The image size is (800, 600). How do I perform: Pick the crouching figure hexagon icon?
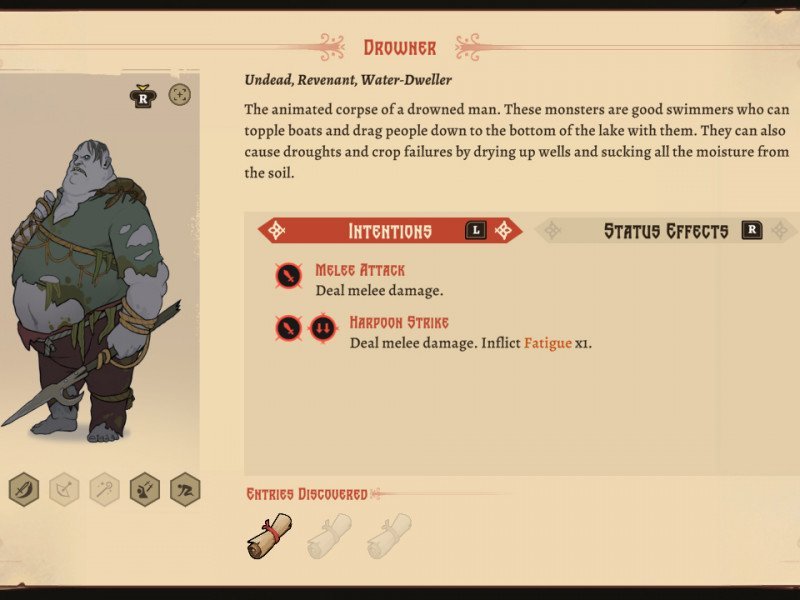[x=184, y=489]
